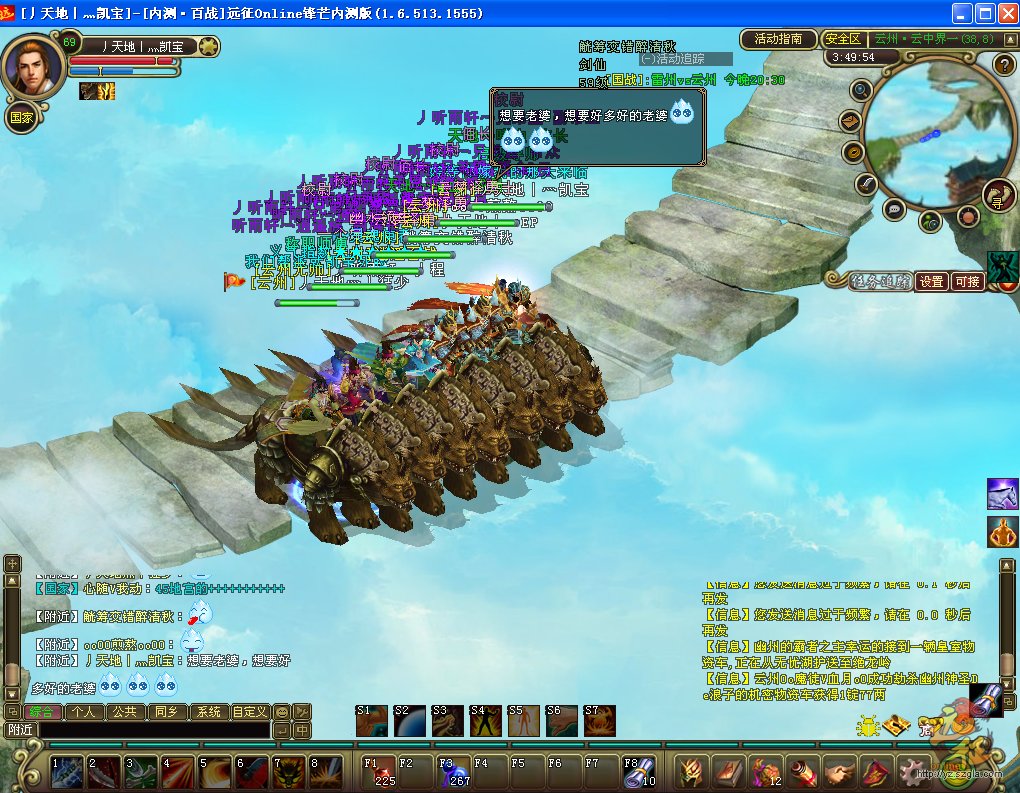Use the F1 red potion slot
This screenshot has width=1020, height=793.
pos(380,771)
